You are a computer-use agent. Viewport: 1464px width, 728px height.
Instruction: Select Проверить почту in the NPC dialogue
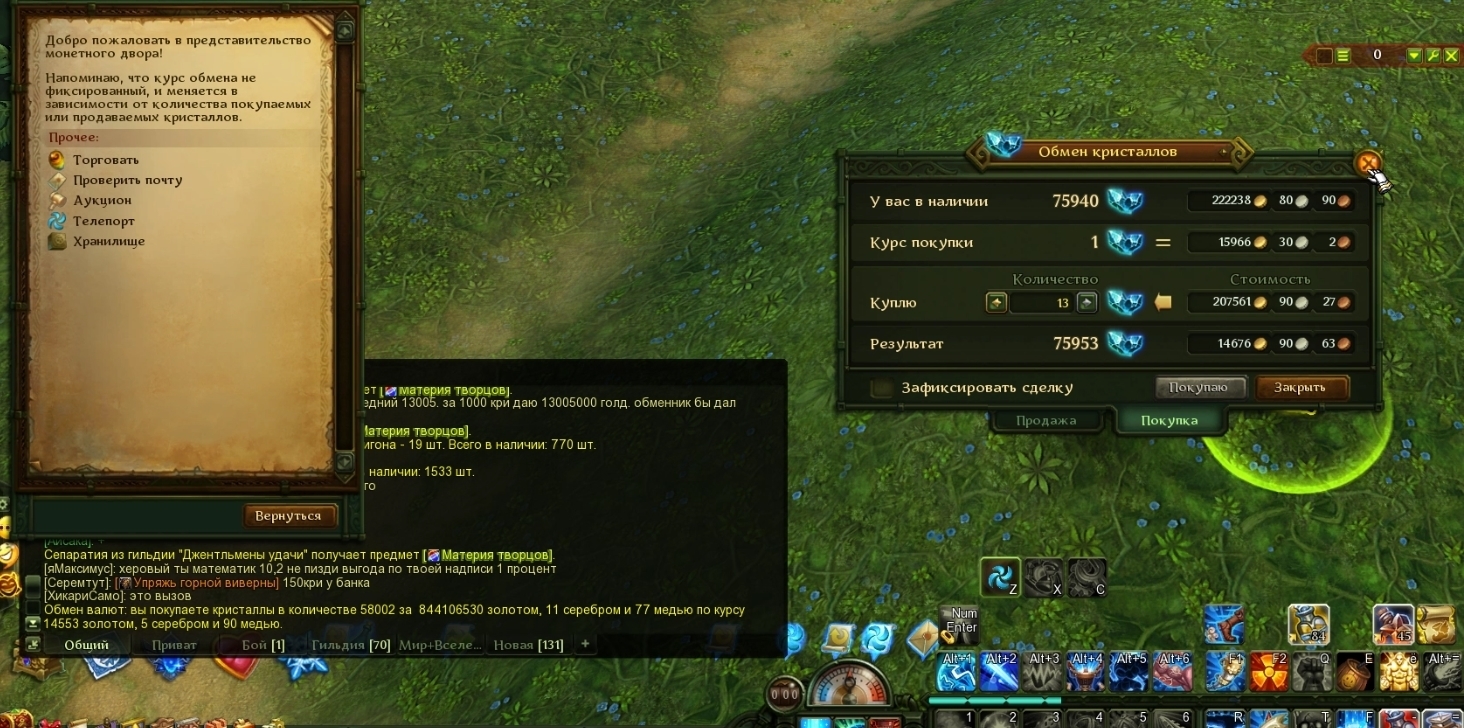tap(127, 180)
